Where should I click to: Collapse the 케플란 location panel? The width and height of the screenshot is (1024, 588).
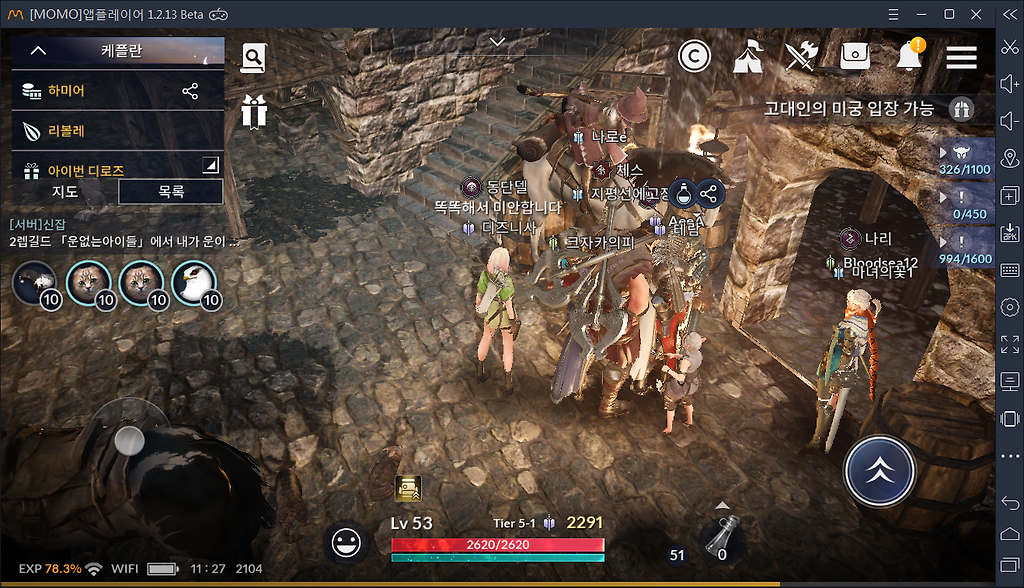click(38, 50)
